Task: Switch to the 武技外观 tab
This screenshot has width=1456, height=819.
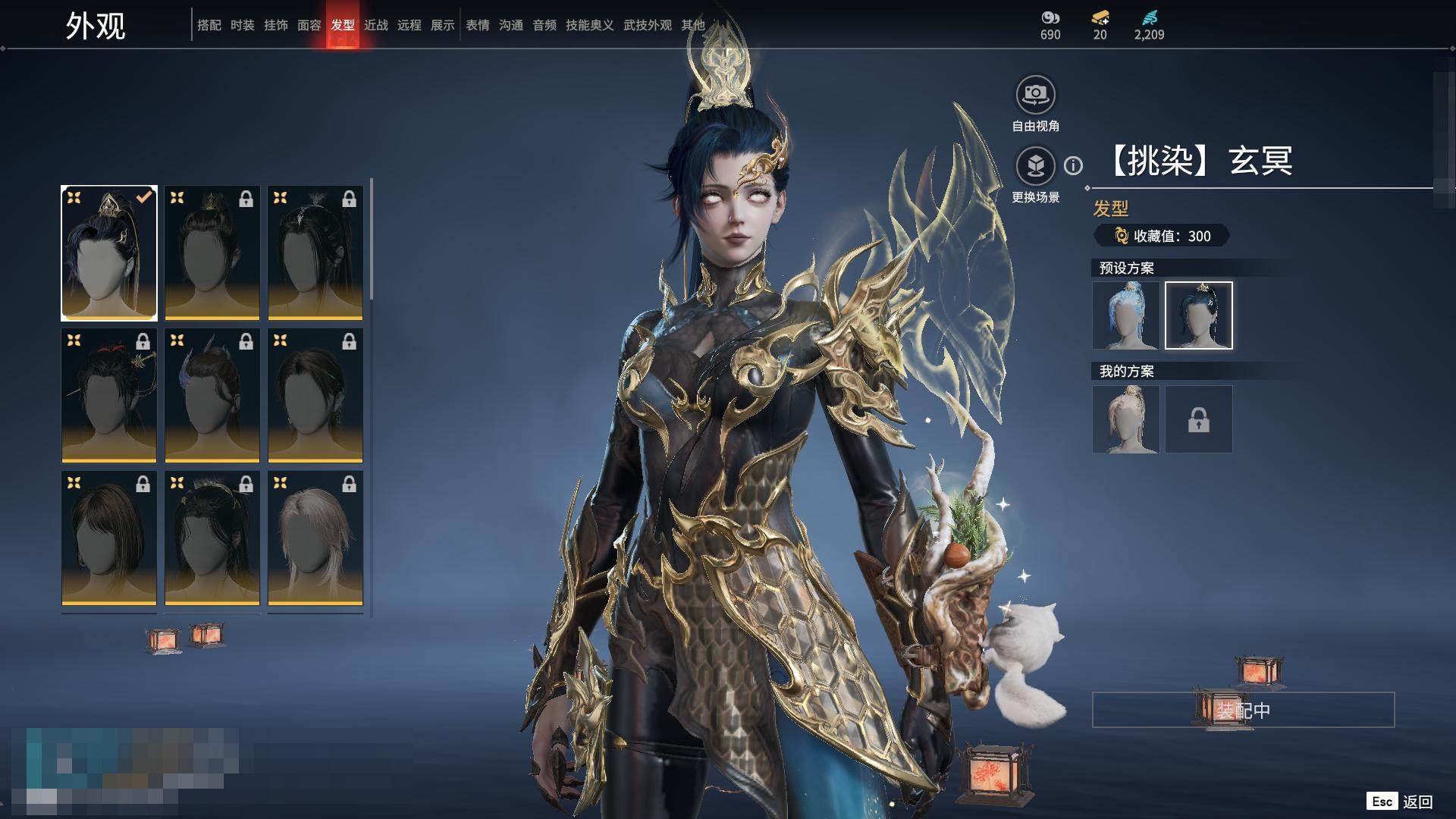Action: point(647,25)
